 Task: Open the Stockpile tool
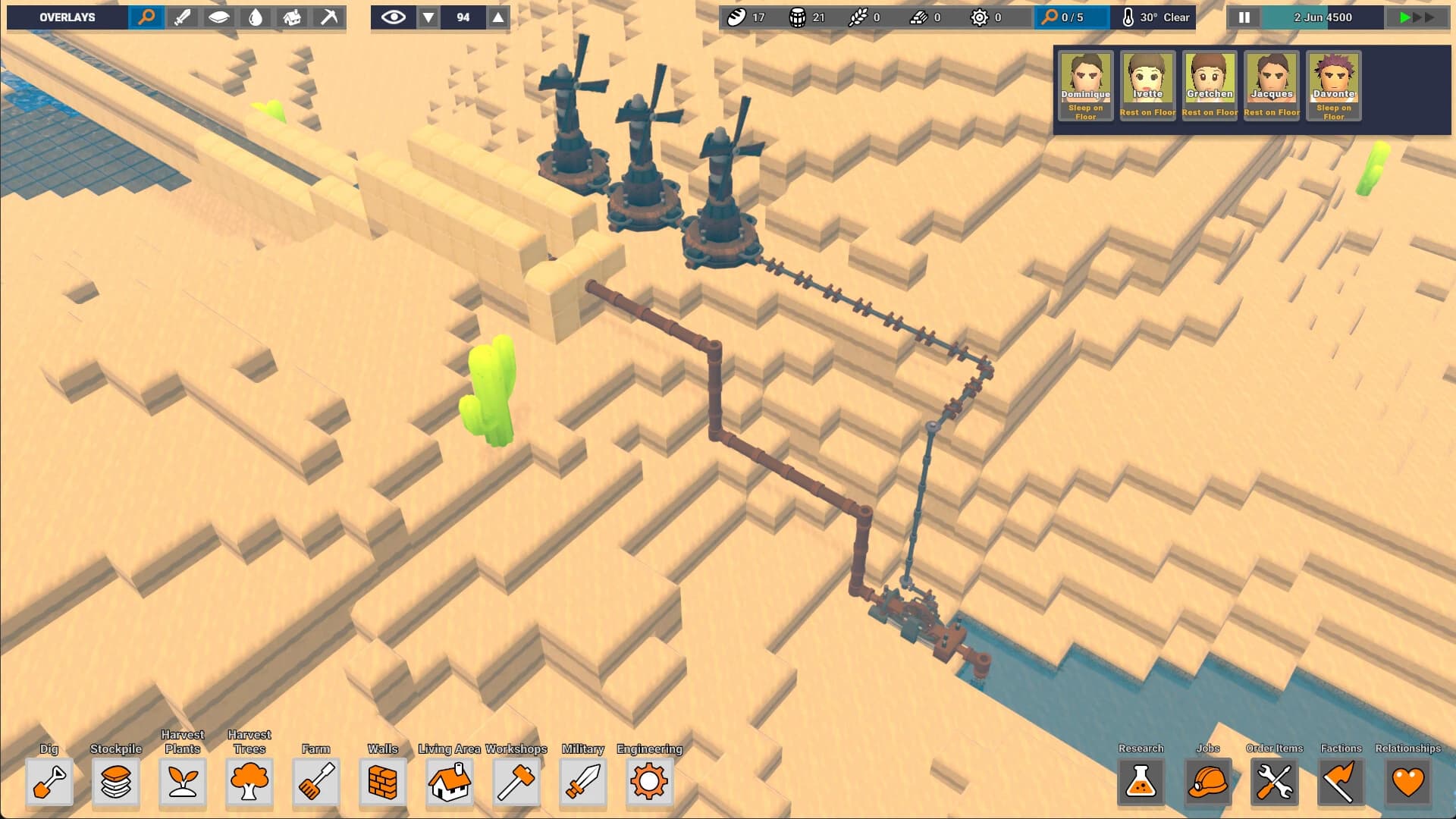[x=115, y=783]
